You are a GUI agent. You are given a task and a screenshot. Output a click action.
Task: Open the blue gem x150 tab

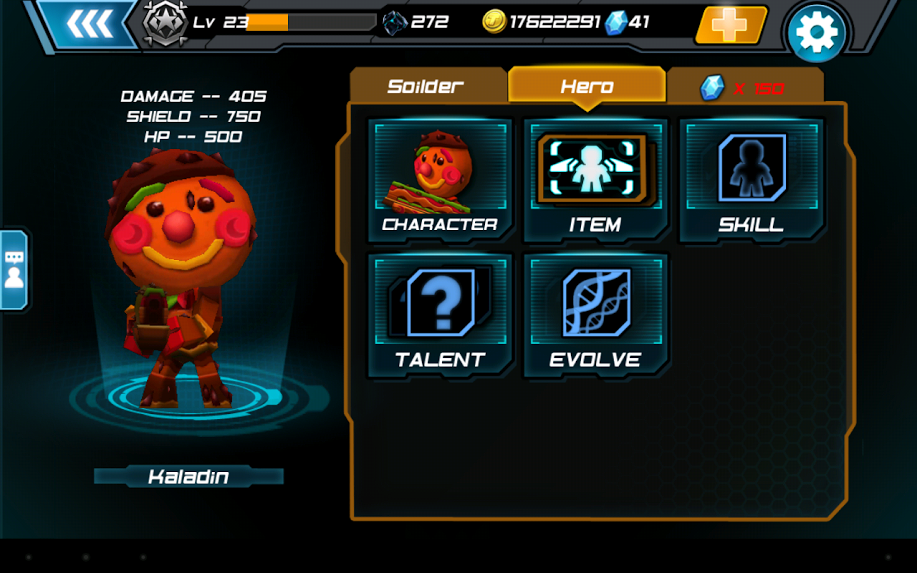pyautogui.click(x=744, y=88)
